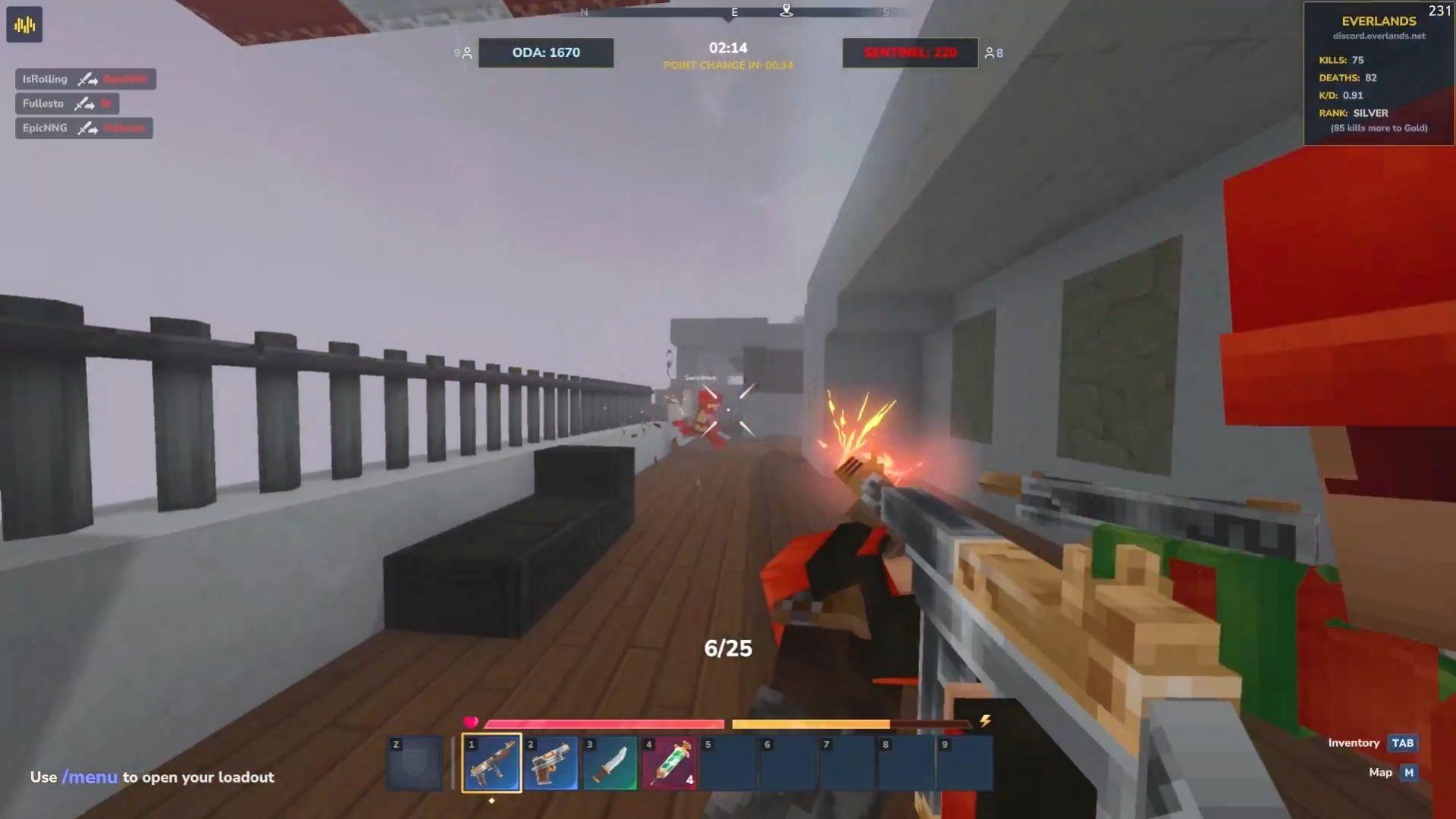Open the Inventory via the TAB button
1456x819 pixels.
coord(1402,743)
